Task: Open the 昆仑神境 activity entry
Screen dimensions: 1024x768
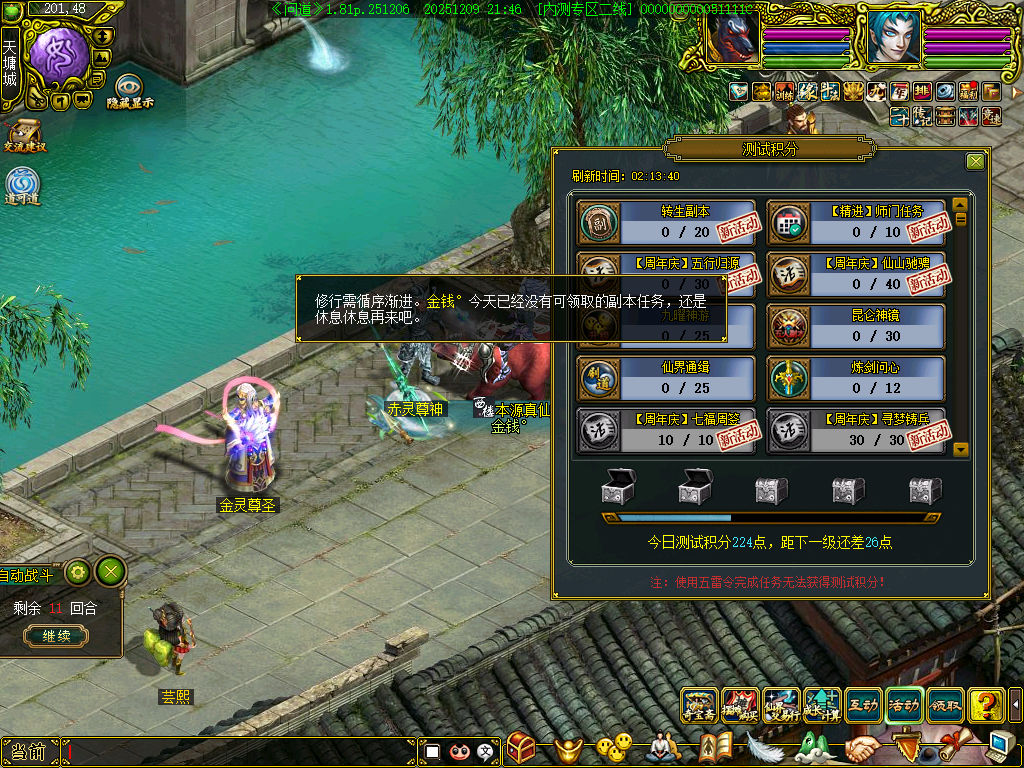Action: coord(856,326)
